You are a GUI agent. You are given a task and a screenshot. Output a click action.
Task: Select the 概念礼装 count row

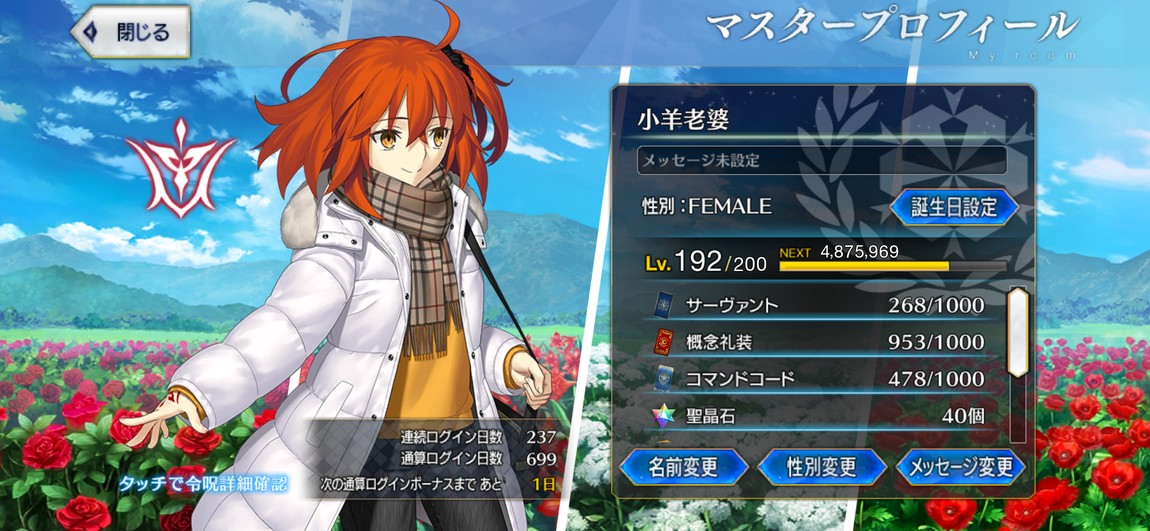pyautogui.click(x=818, y=342)
